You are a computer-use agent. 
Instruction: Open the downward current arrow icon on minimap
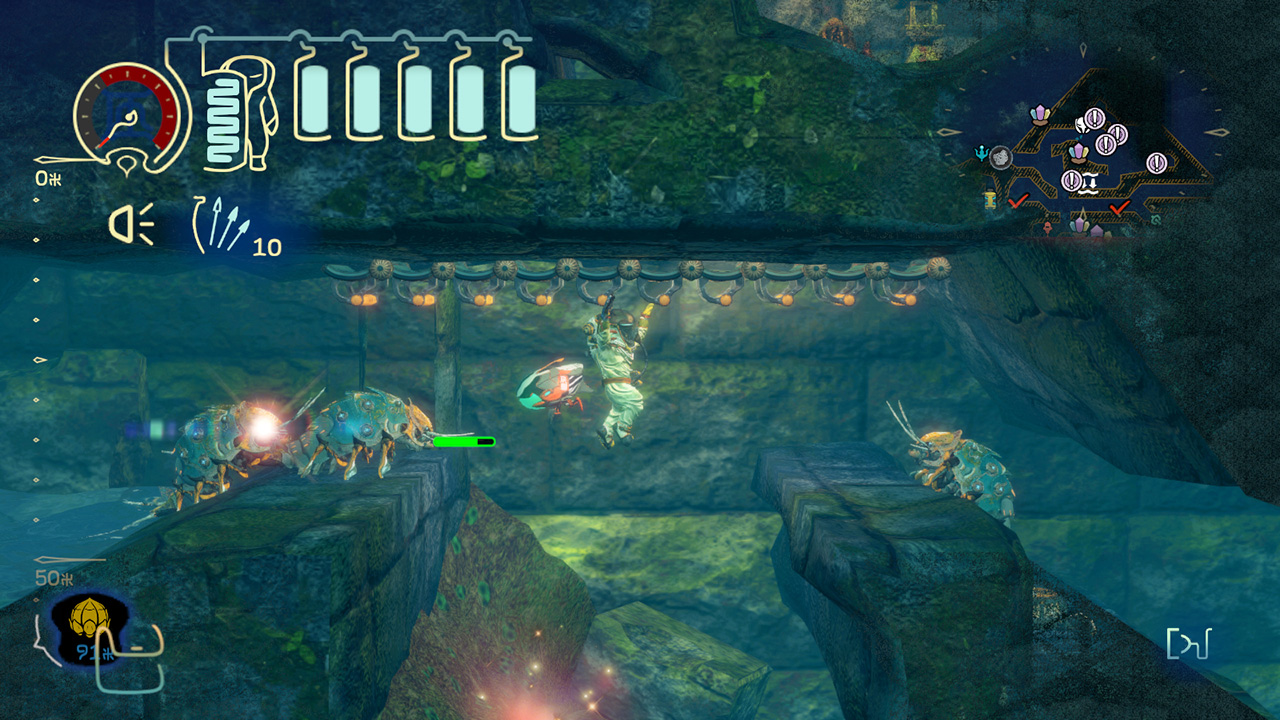click(x=1090, y=183)
